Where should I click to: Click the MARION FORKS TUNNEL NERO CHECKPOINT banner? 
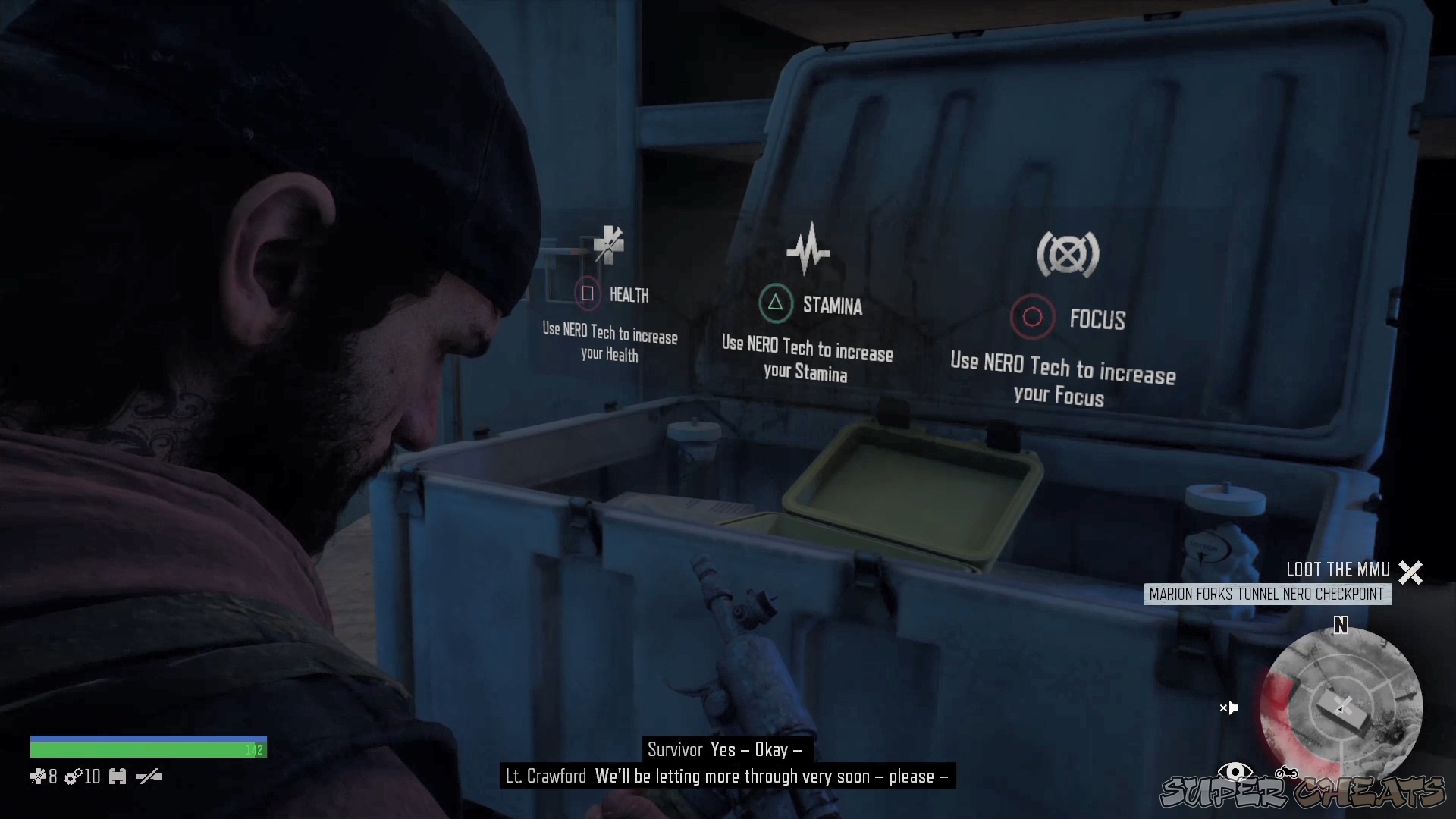click(x=1266, y=595)
